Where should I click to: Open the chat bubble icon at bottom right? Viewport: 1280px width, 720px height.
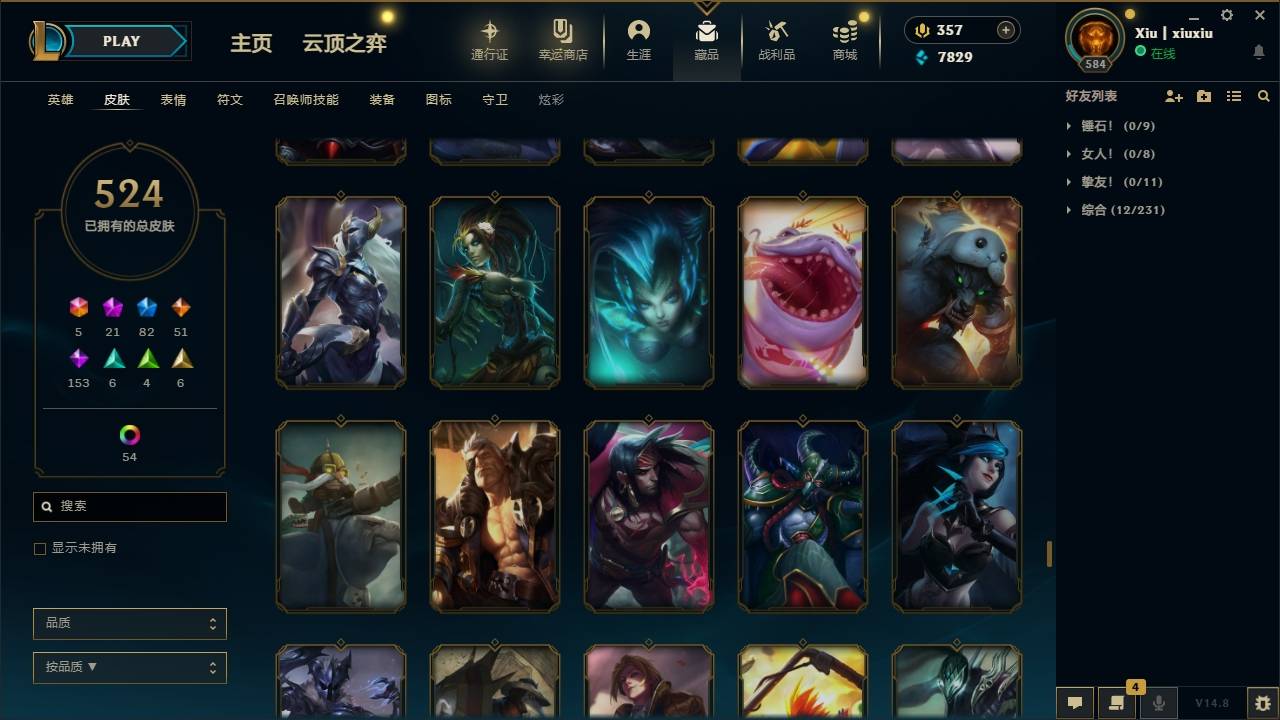click(x=1074, y=703)
